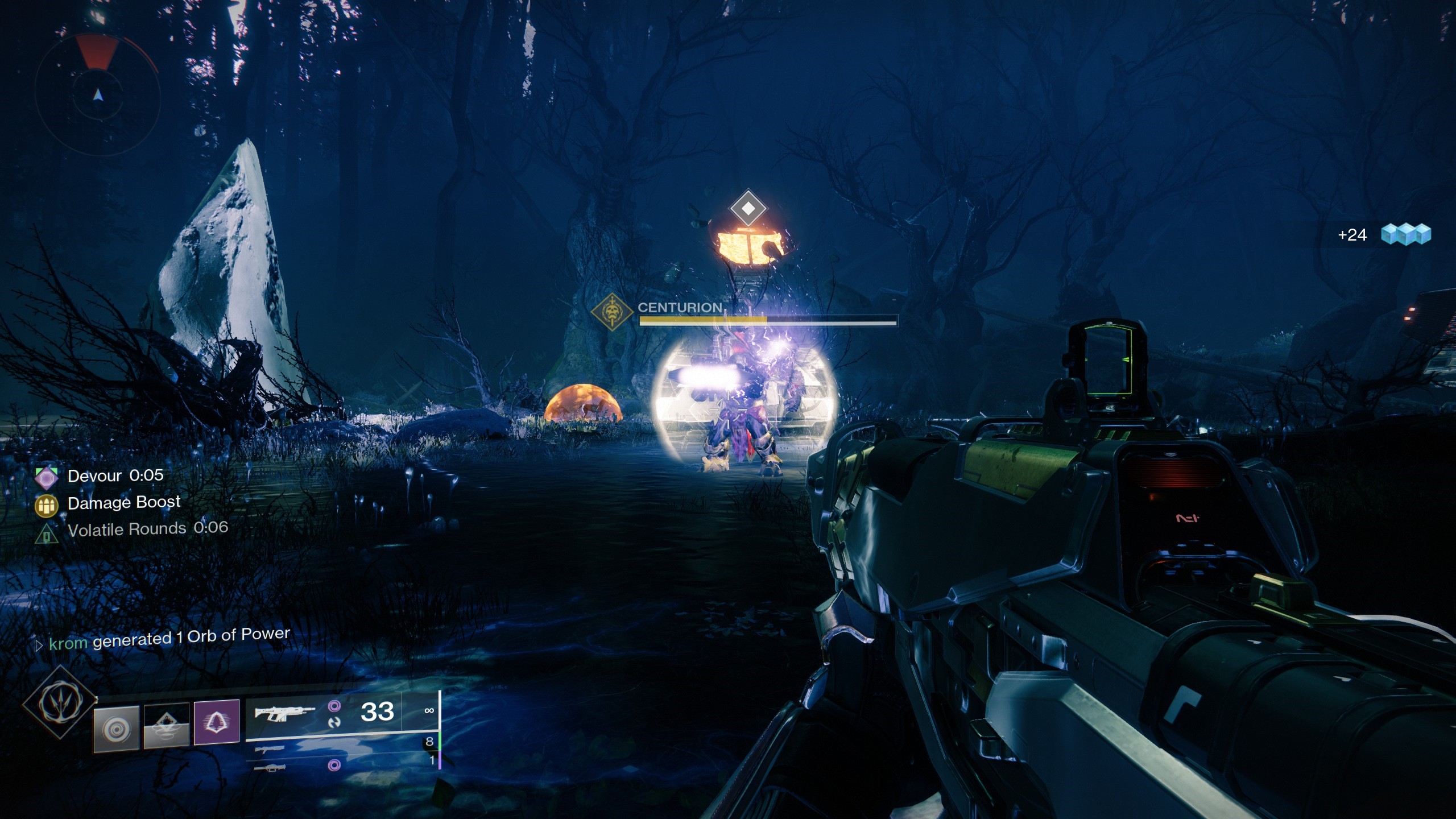This screenshot has height=819, width=1456.
Task: Click the +24 Glimmer pickup counter
Action: [x=1352, y=235]
